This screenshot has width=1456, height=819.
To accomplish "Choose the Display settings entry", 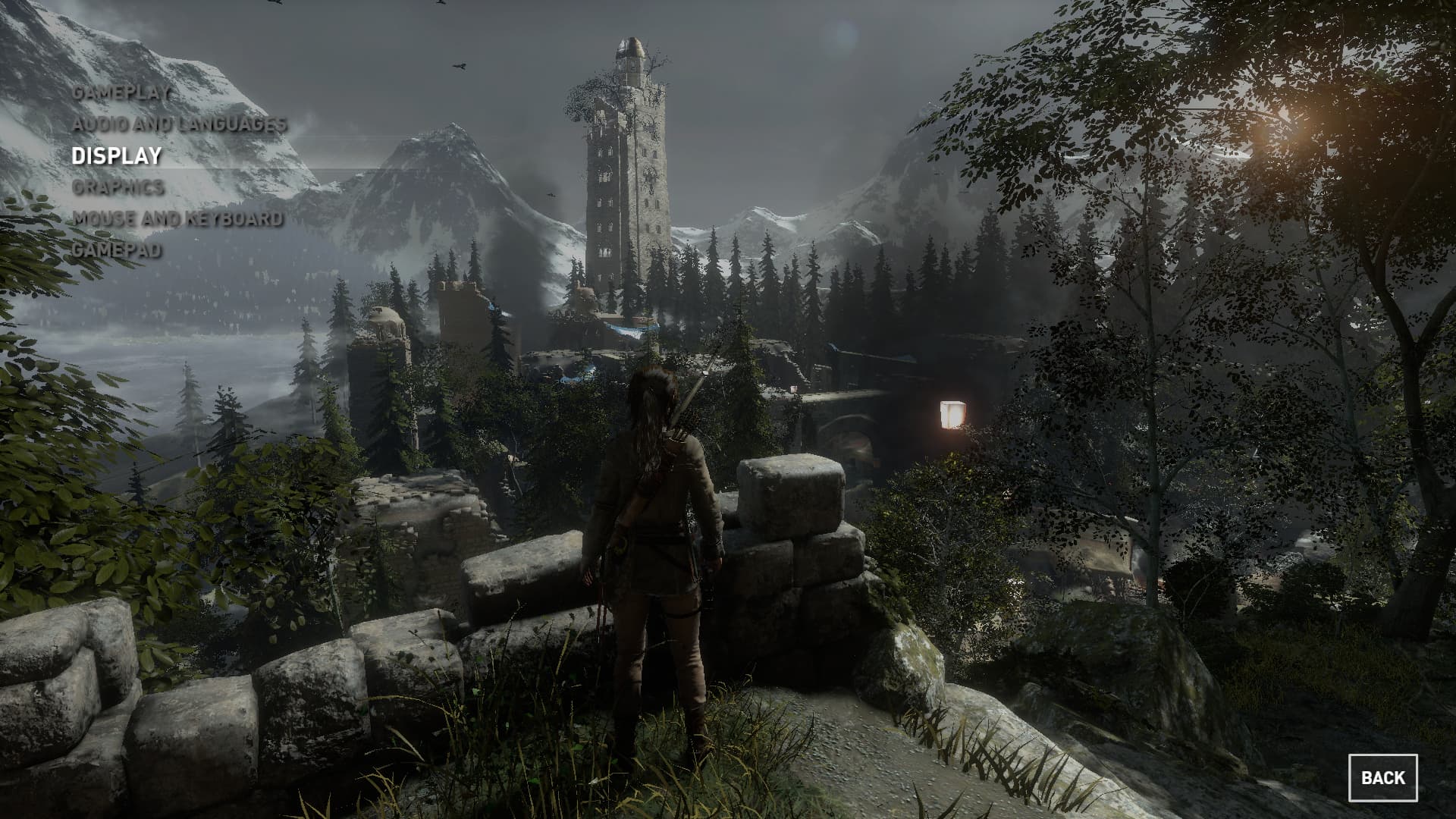I will [117, 155].
